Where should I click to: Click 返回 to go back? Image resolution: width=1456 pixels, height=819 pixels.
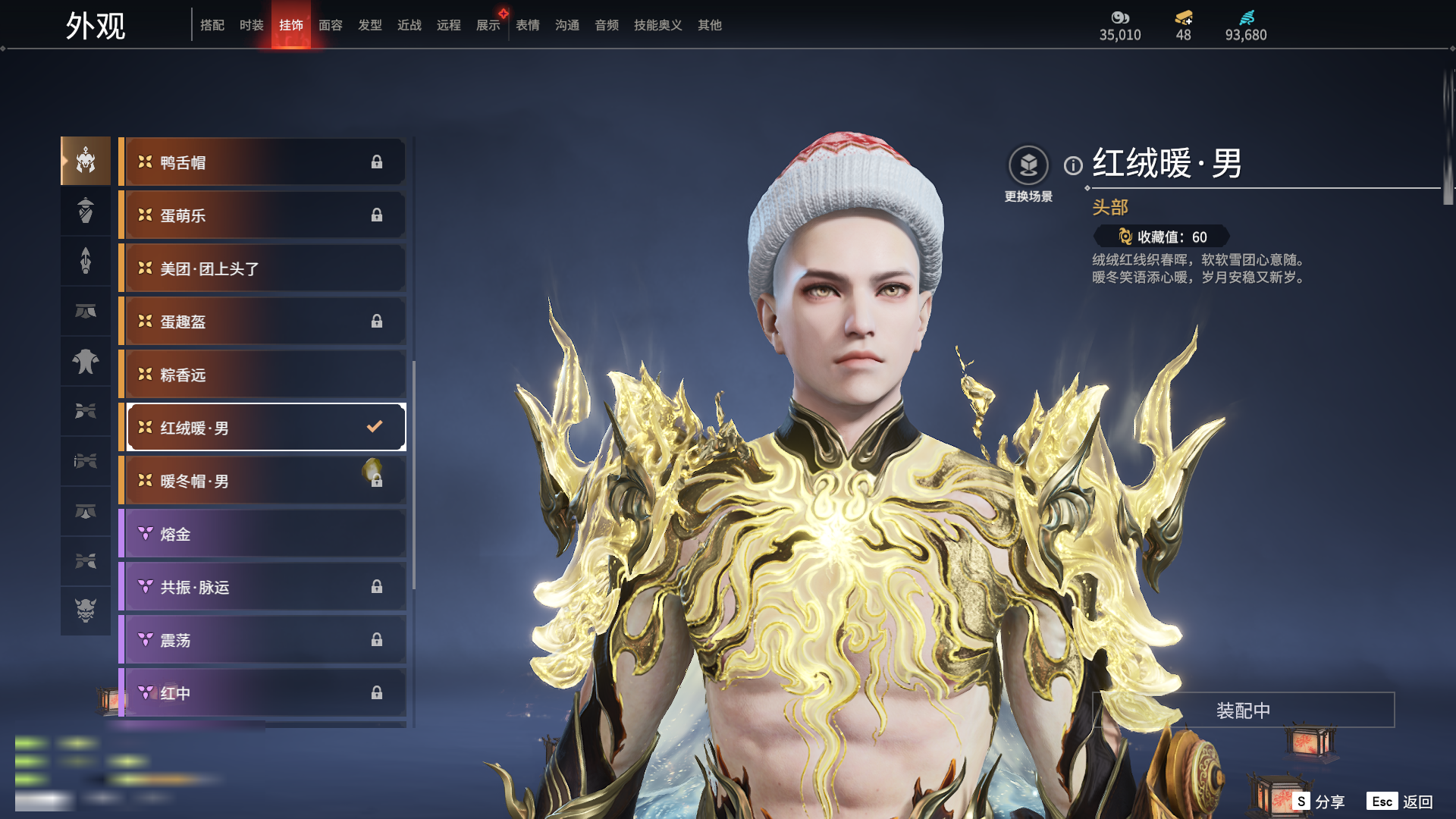coord(1401,802)
